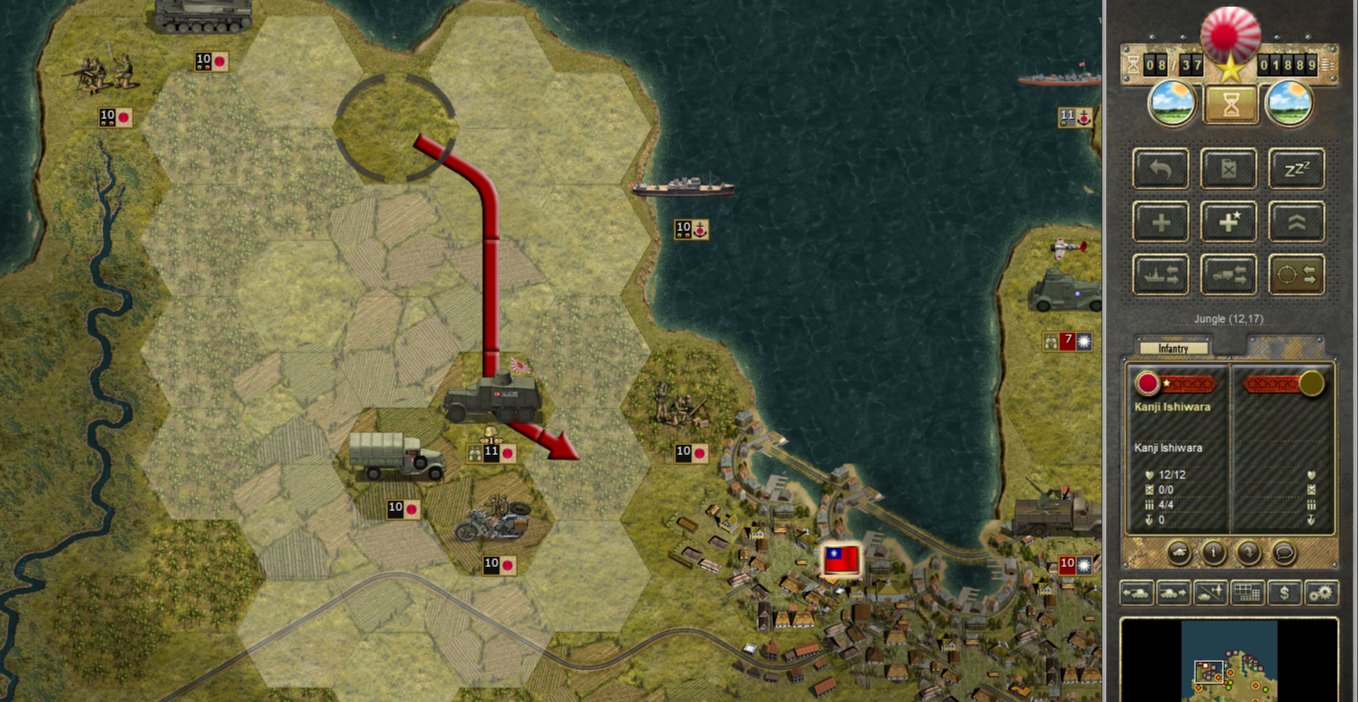Image resolution: width=1358 pixels, height=702 pixels.
Task: Open the settings gears button
Action: pos(1321,593)
